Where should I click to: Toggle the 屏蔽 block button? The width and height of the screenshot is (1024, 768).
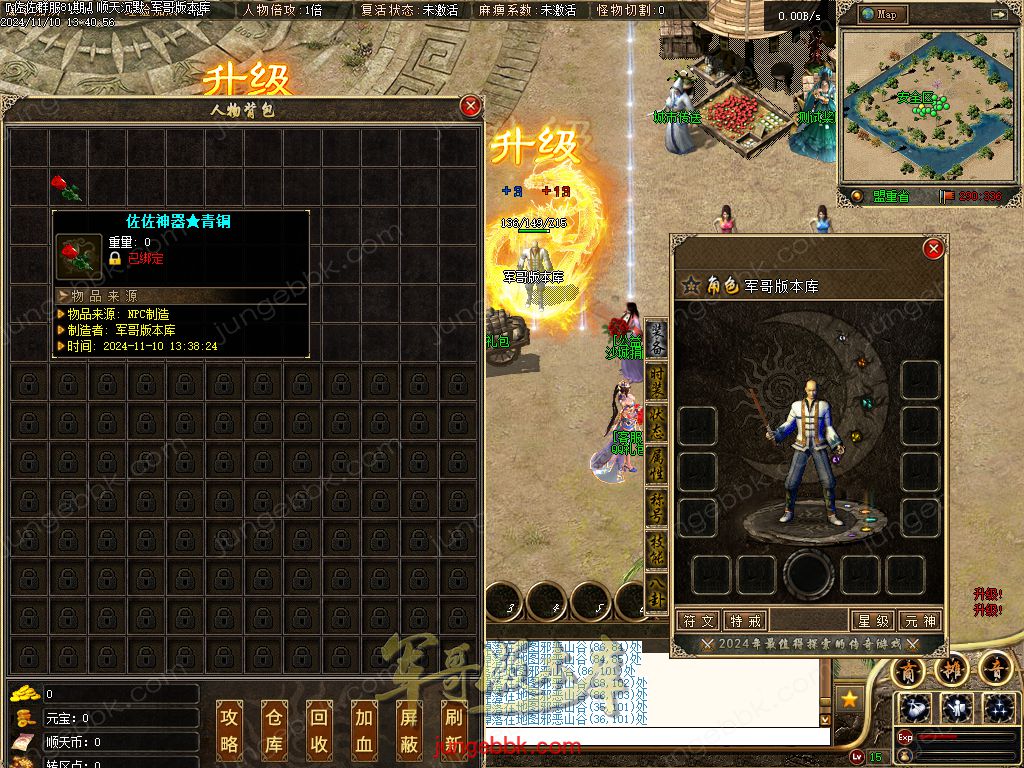click(409, 730)
